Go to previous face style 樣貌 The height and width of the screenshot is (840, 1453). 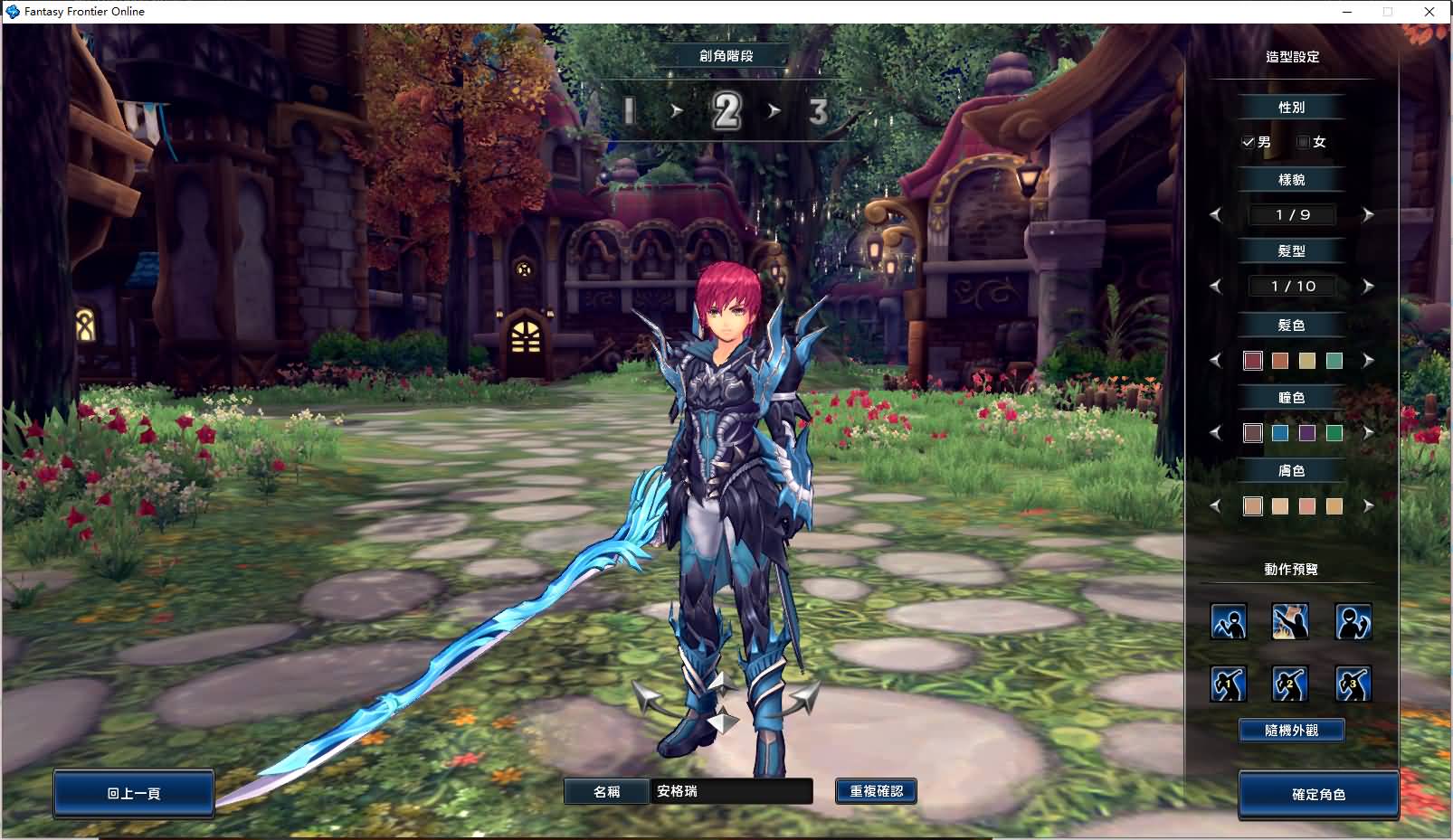click(1216, 214)
